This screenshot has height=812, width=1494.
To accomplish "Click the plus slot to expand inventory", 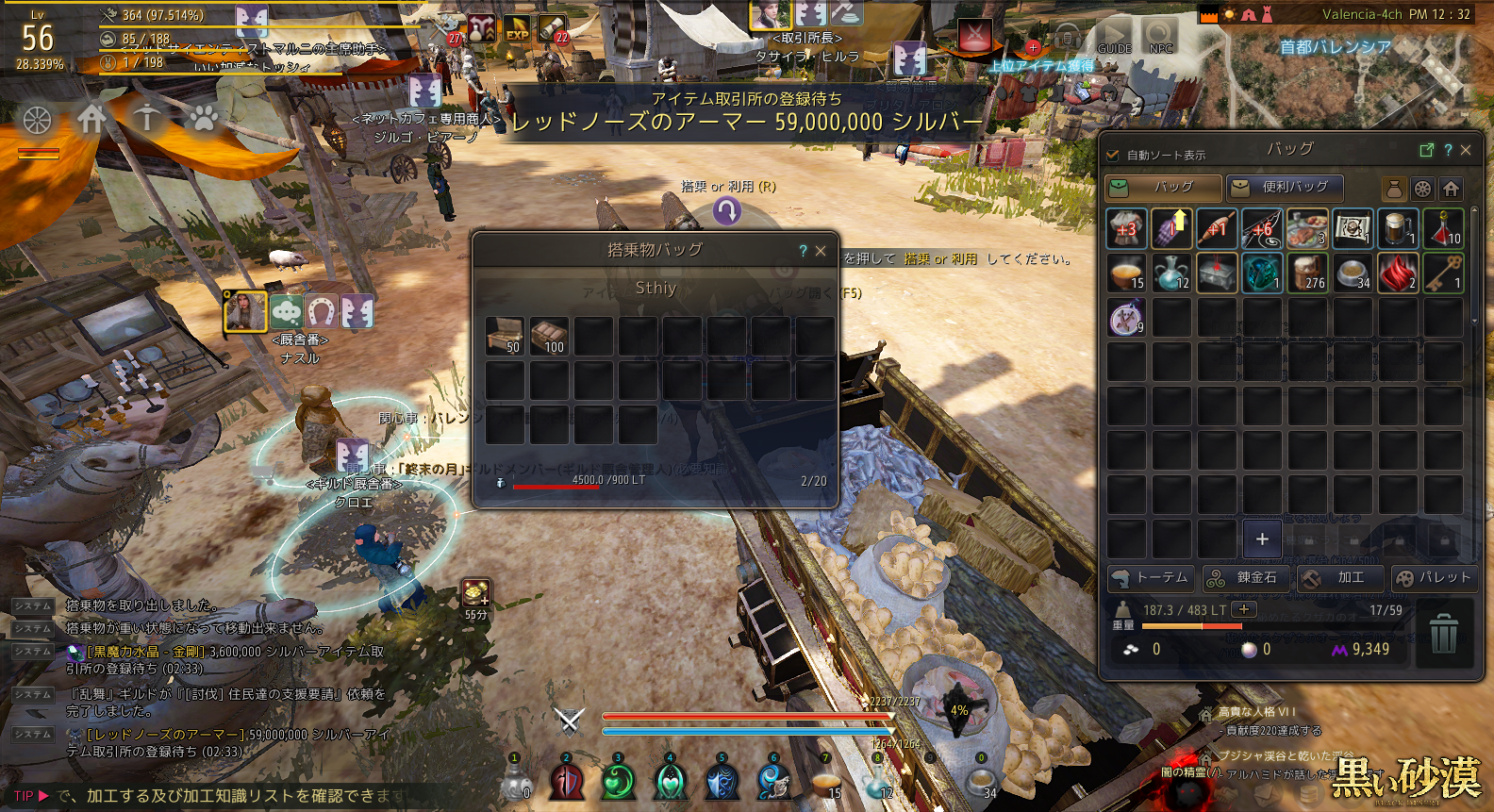I will point(1262,539).
